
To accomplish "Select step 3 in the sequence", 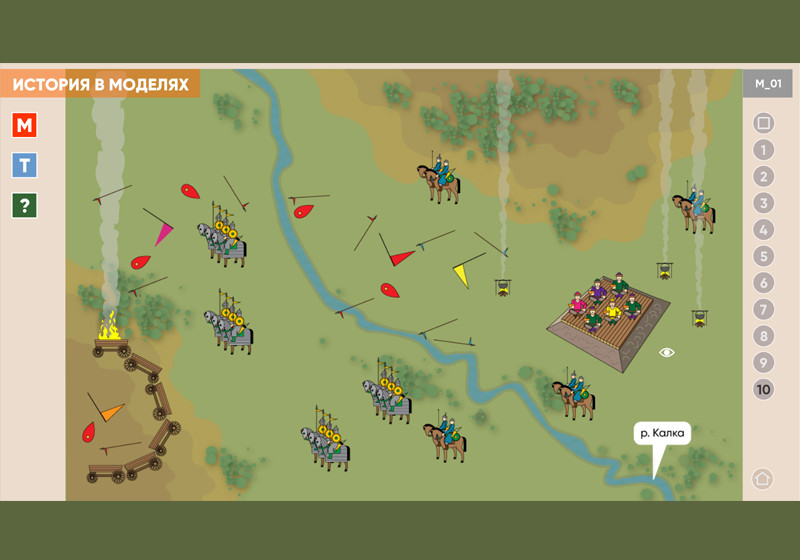I will tap(764, 203).
